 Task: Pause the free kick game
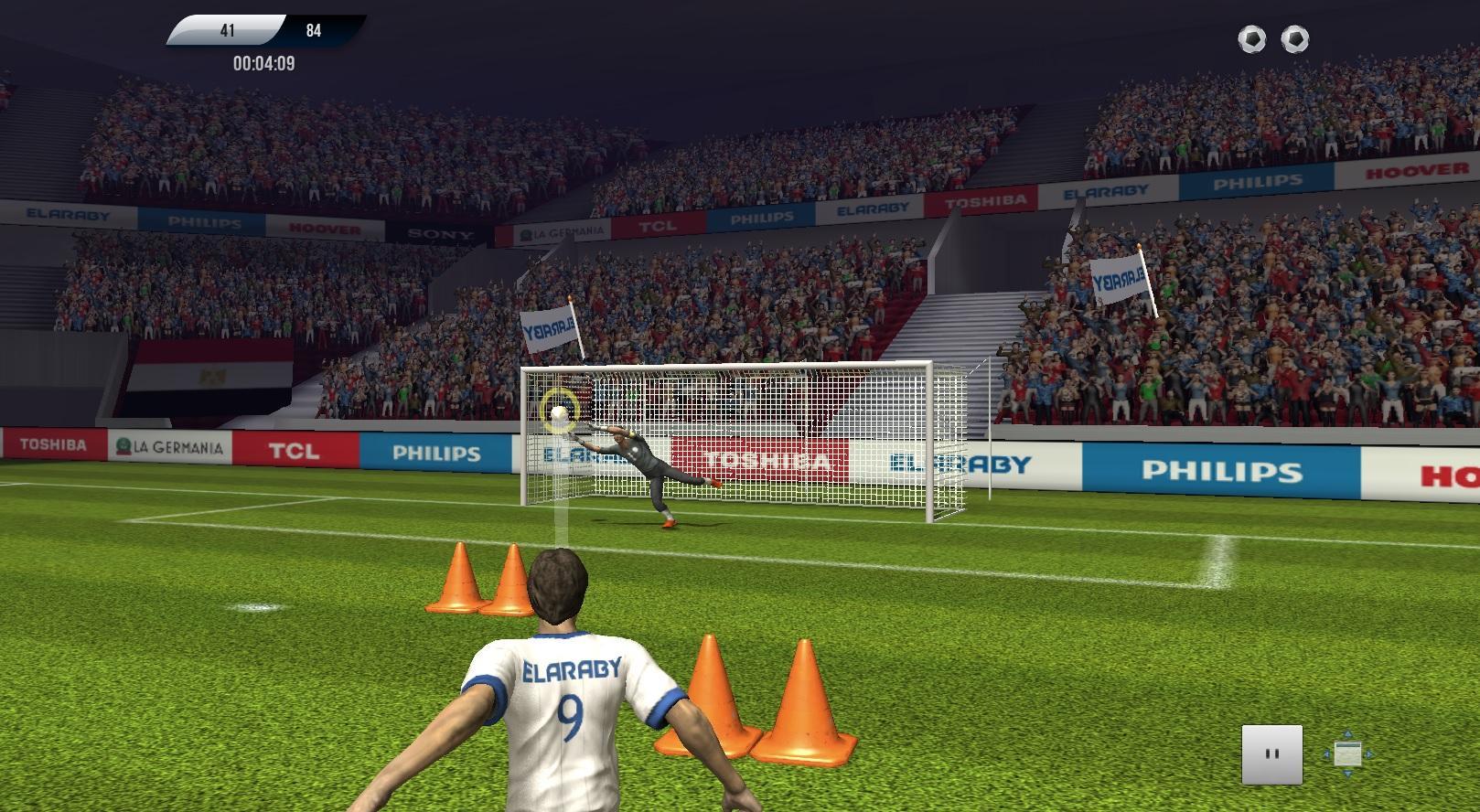tap(1271, 754)
